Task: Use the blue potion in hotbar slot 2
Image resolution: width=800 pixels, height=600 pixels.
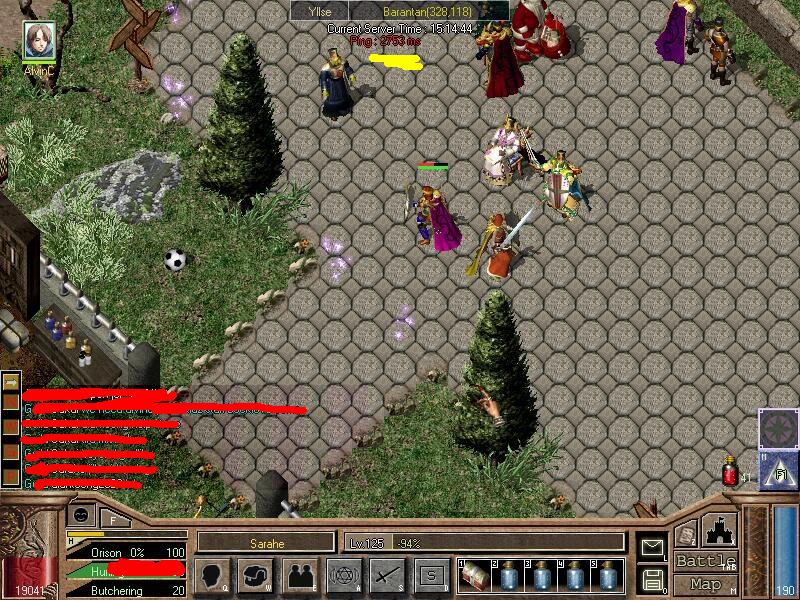Action: (509, 576)
